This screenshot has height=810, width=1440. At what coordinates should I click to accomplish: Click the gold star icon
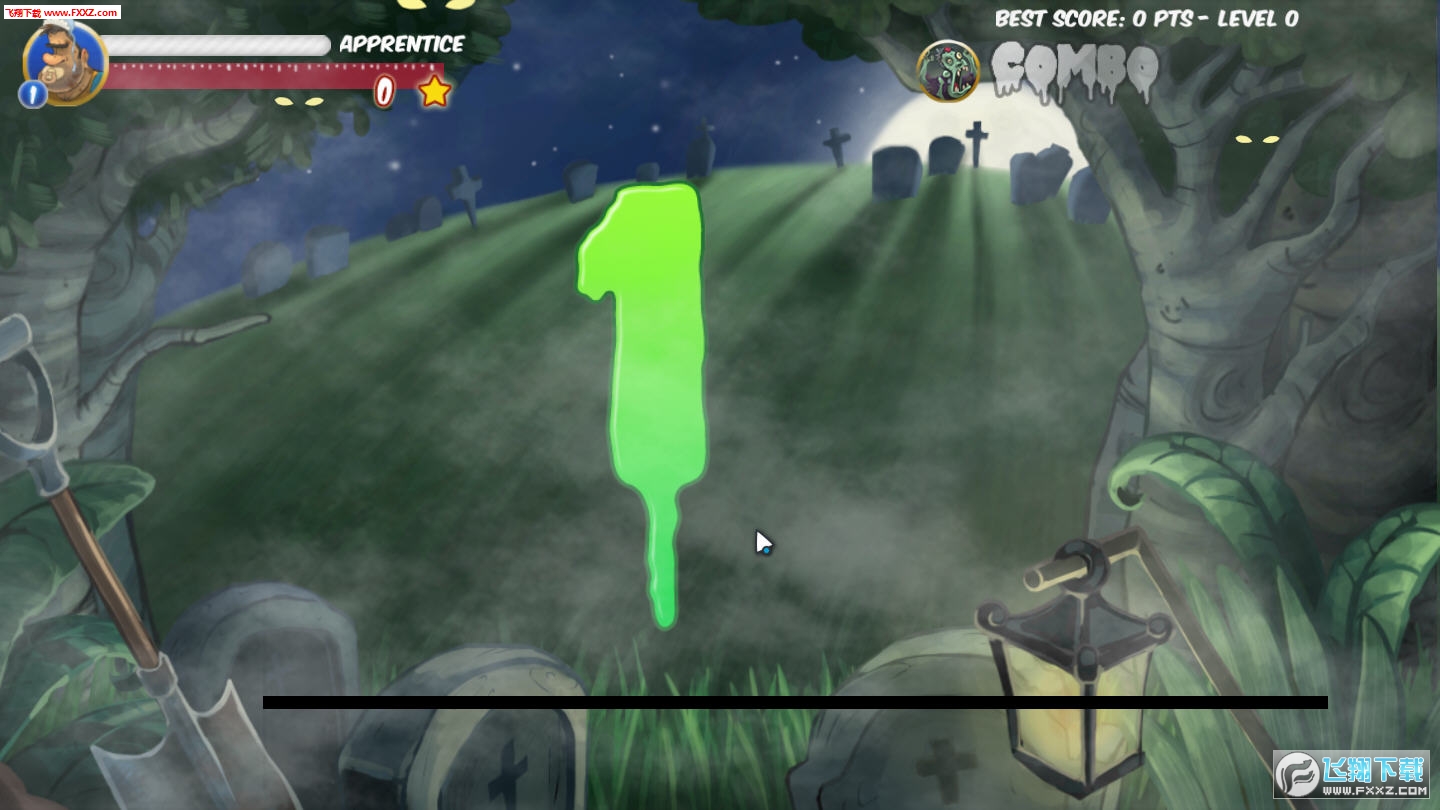coord(434,92)
